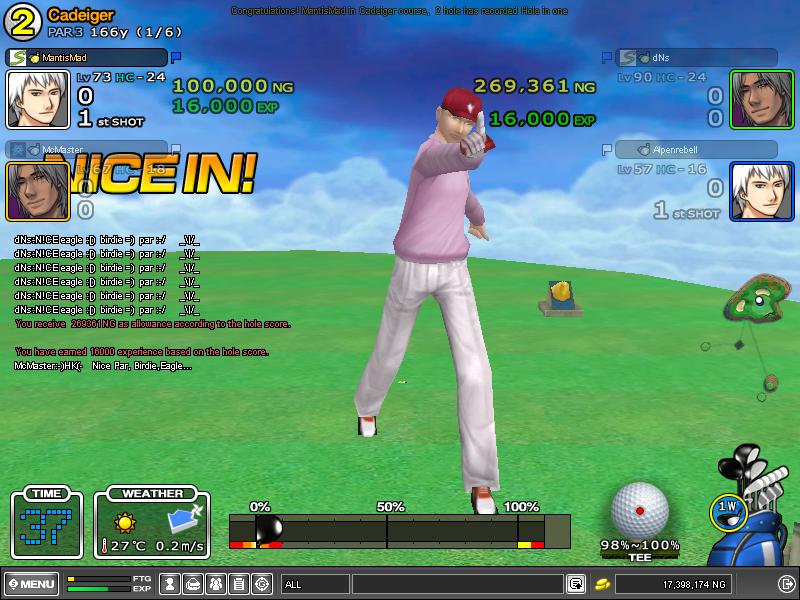
Task: Click the chat message input box
Action: coord(457,583)
